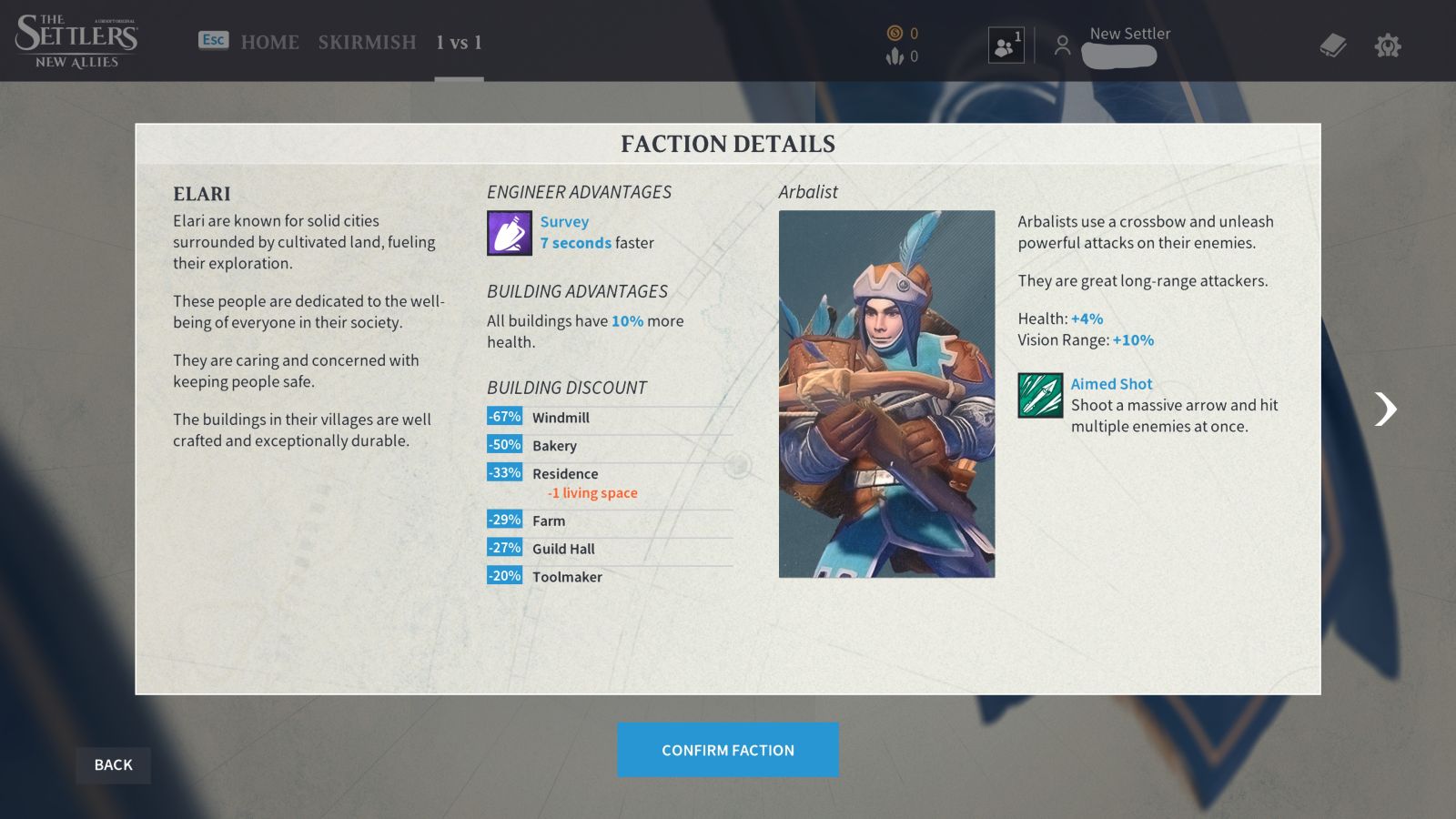
Task: Show the next faction with the right arrow
Action: [x=1385, y=409]
